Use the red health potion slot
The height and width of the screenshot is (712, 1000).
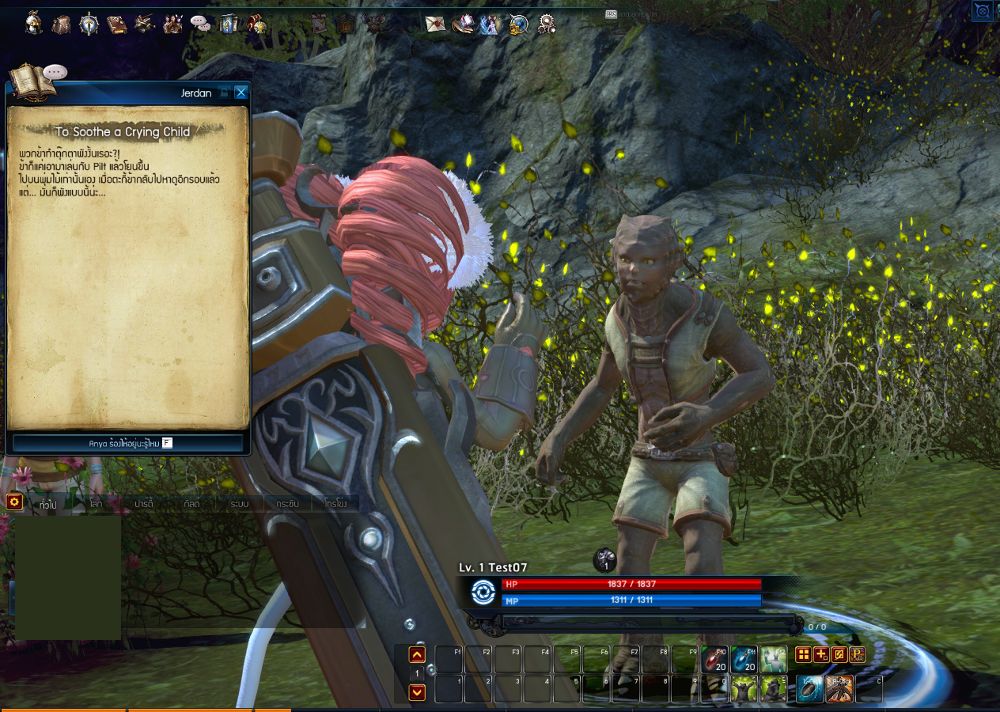pyautogui.click(x=713, y=659)
